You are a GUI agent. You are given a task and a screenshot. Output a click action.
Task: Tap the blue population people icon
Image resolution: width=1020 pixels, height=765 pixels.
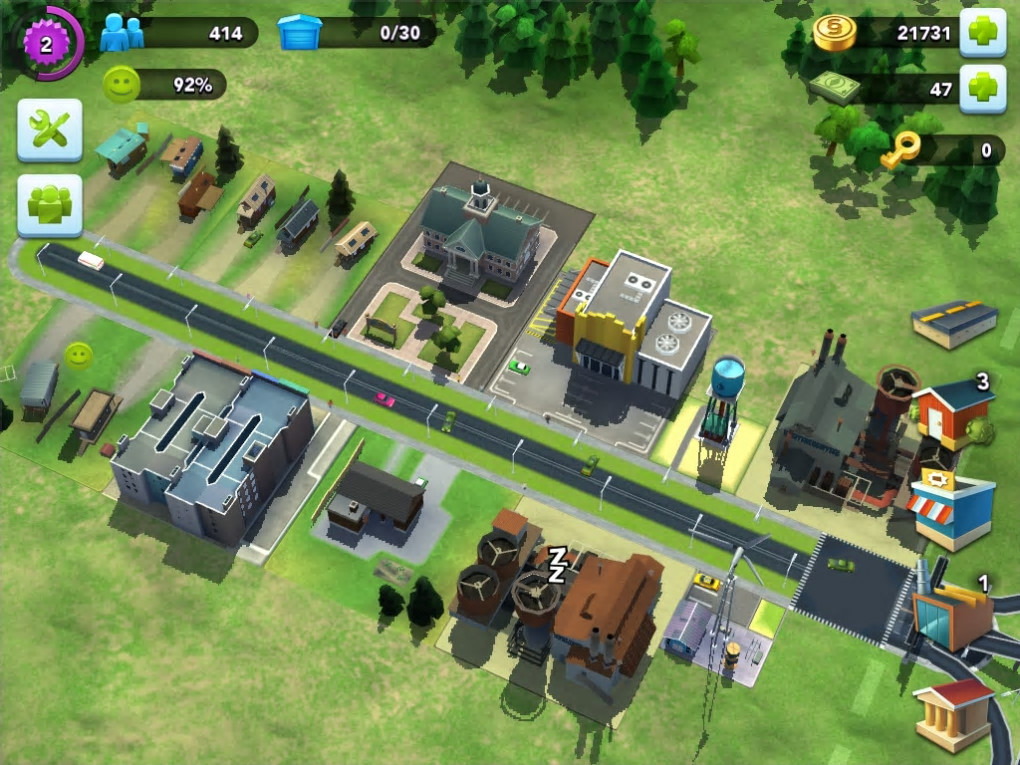tap(121, 33)
